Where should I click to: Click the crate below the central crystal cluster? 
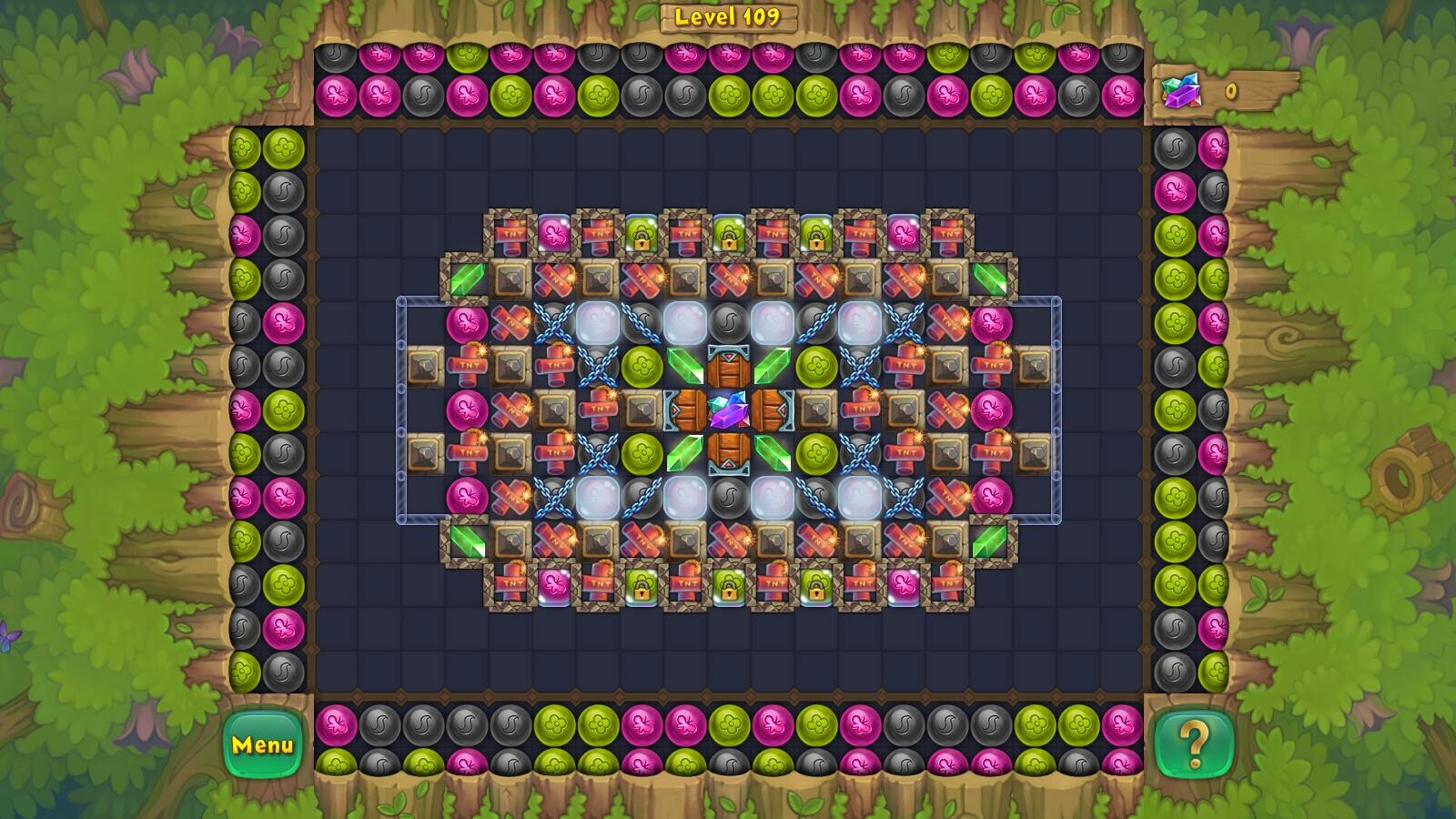(x=728, y=454)
